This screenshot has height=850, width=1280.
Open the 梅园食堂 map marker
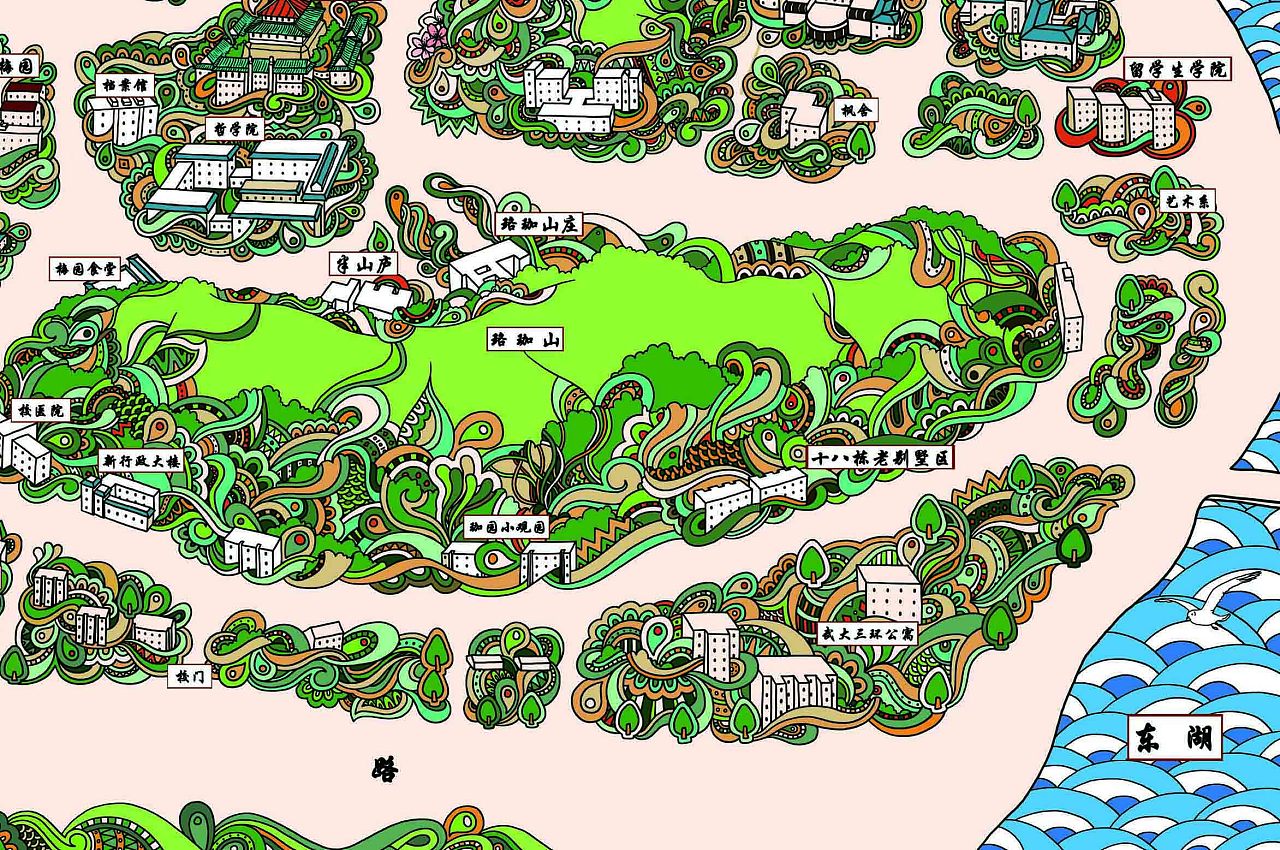click(85, 269)
